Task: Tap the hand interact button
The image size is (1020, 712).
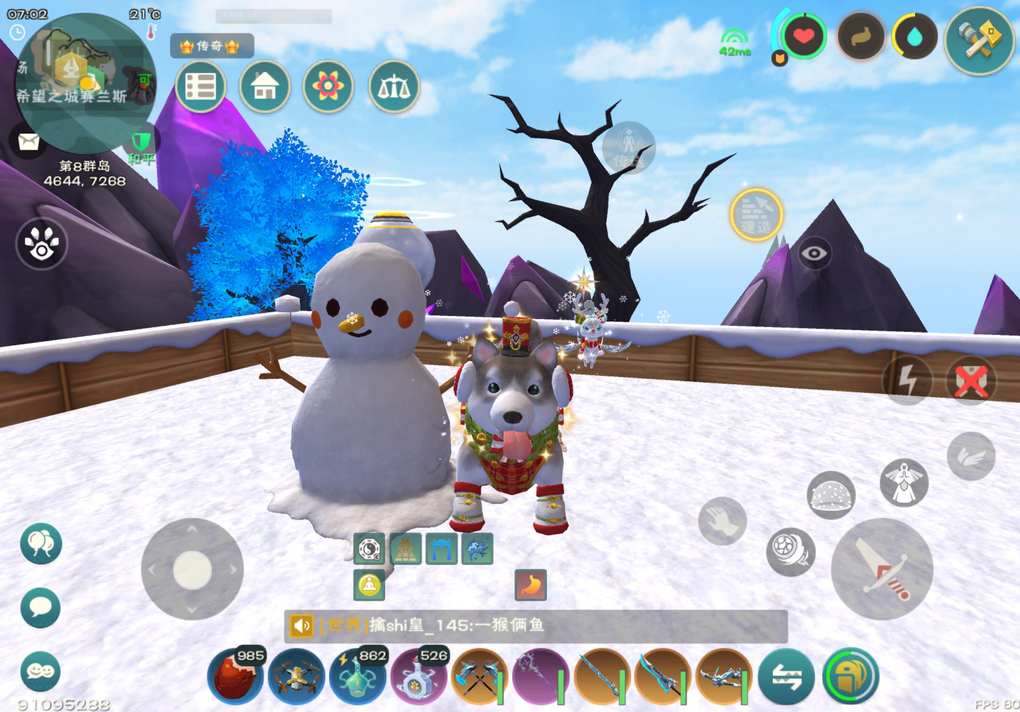Action: [722, 520]
